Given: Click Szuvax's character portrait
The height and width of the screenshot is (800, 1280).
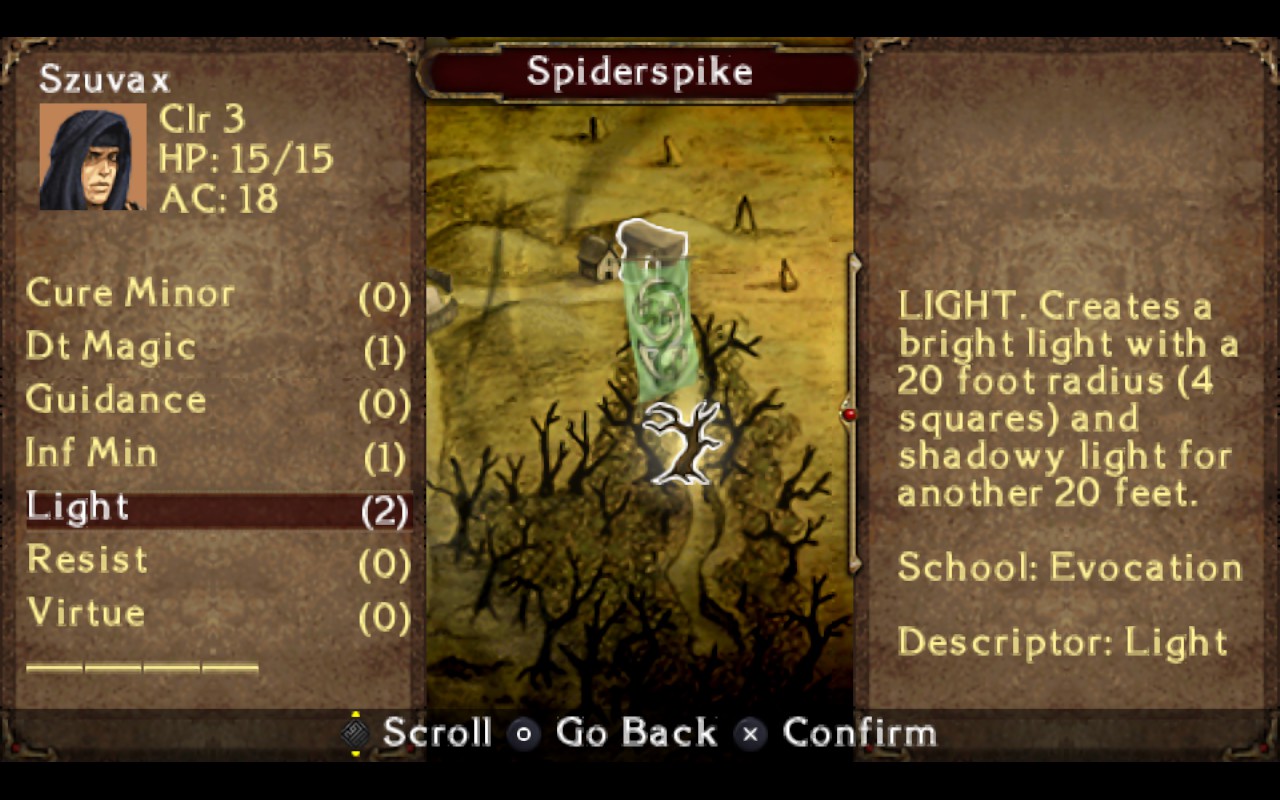Looking at the screenshot, I should (x=92, y=157).
